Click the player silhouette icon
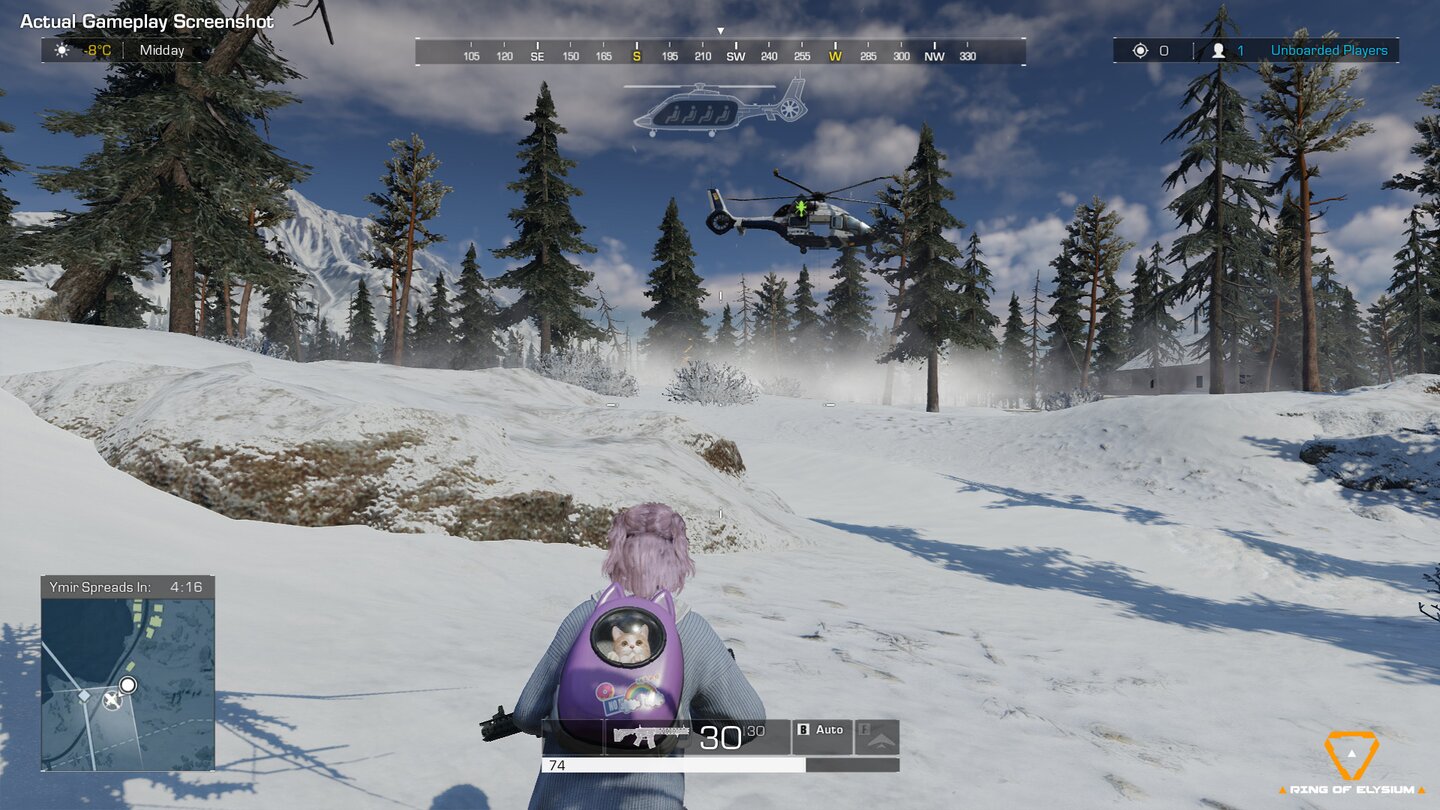The image size is (1440, 810). (1221, 50)
